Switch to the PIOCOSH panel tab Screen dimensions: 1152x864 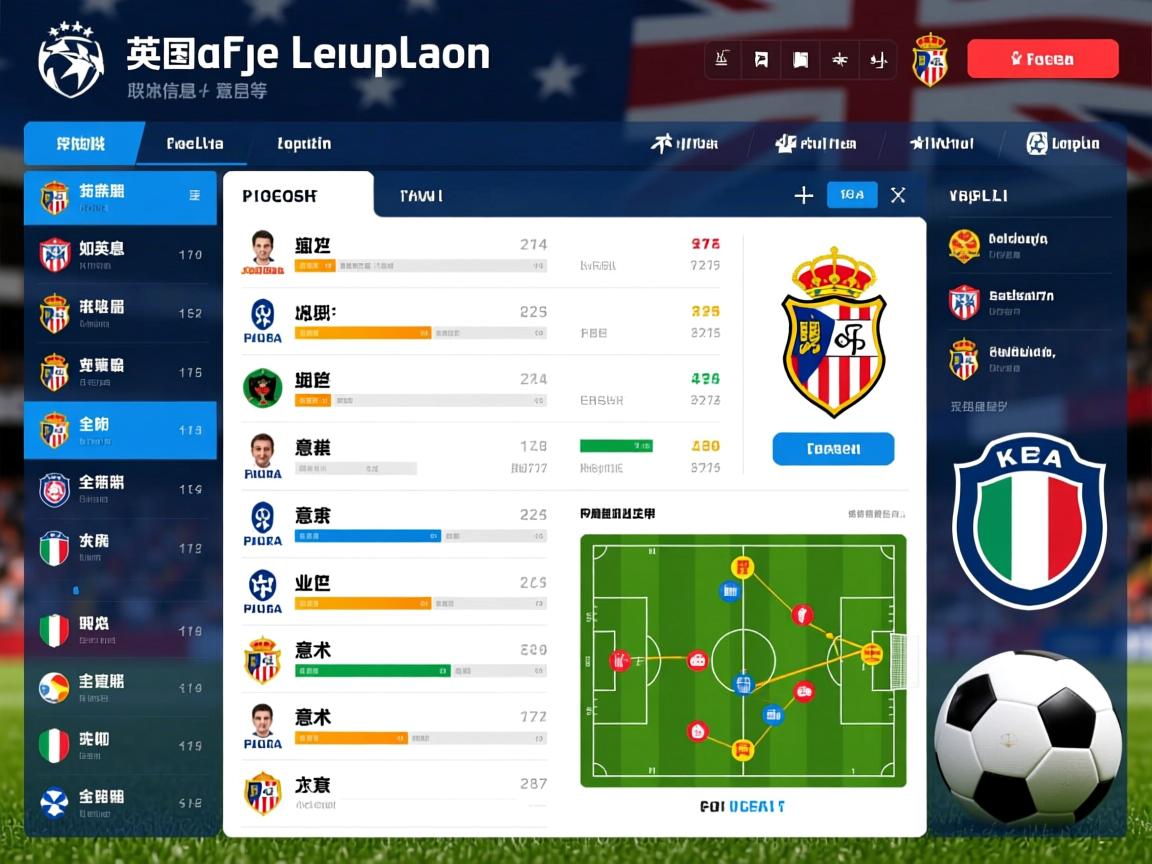click(297, 195)
